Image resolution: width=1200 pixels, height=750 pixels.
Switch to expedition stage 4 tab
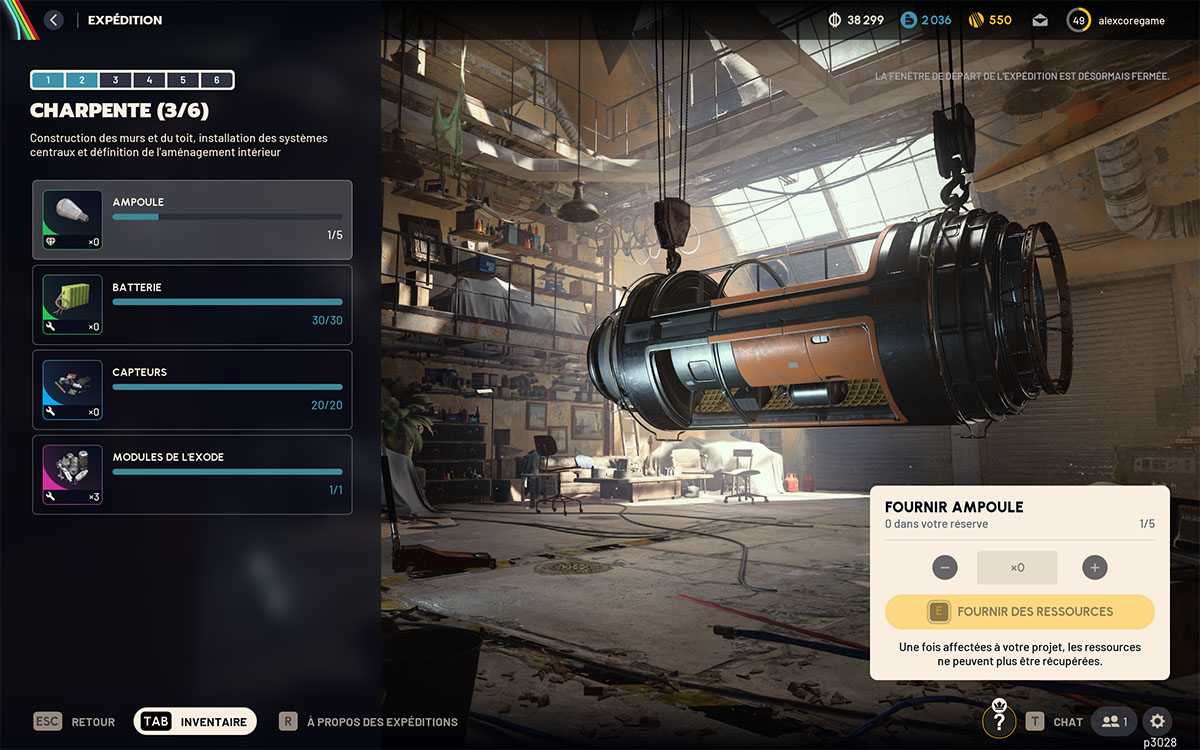(149, 80)
